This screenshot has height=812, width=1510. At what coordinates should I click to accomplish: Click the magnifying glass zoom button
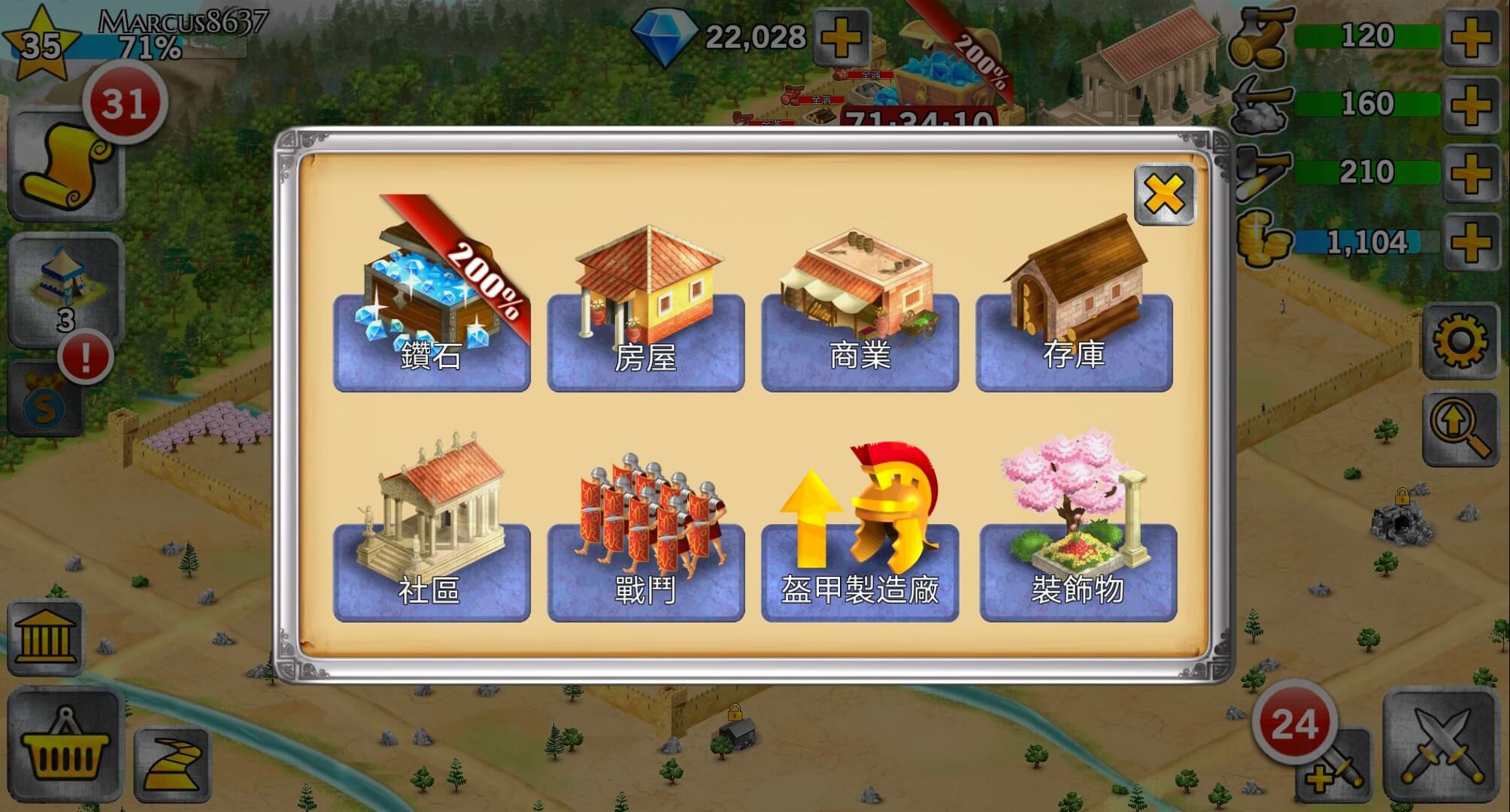(x=1460, y=429)
